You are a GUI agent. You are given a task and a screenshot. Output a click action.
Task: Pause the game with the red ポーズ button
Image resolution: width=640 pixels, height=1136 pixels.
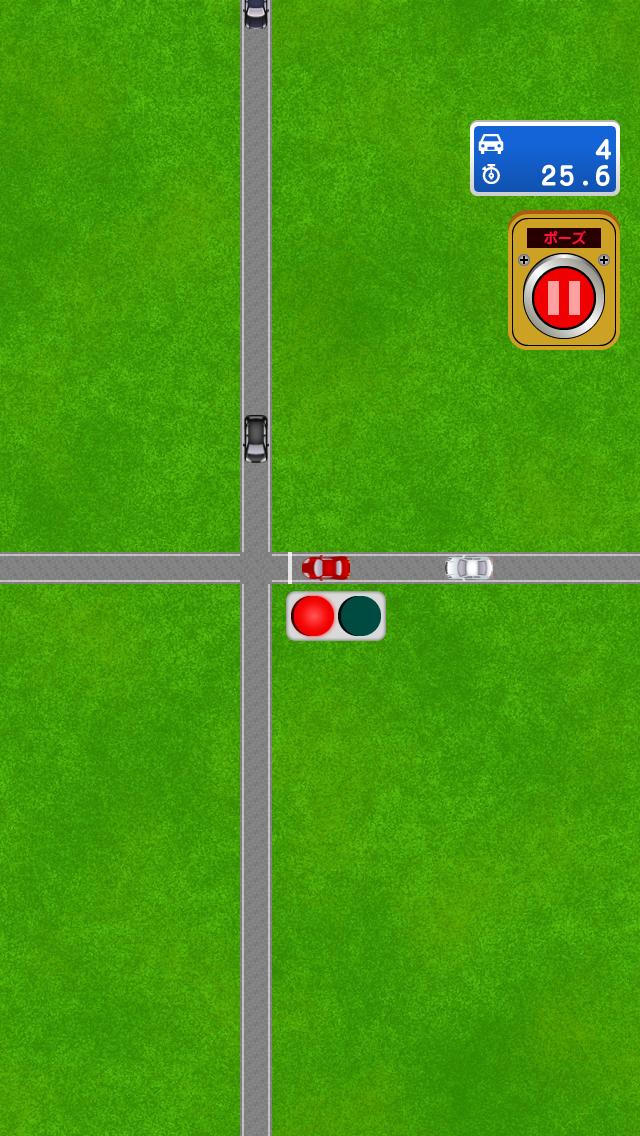pyautogui.click(x=563, y=297)
